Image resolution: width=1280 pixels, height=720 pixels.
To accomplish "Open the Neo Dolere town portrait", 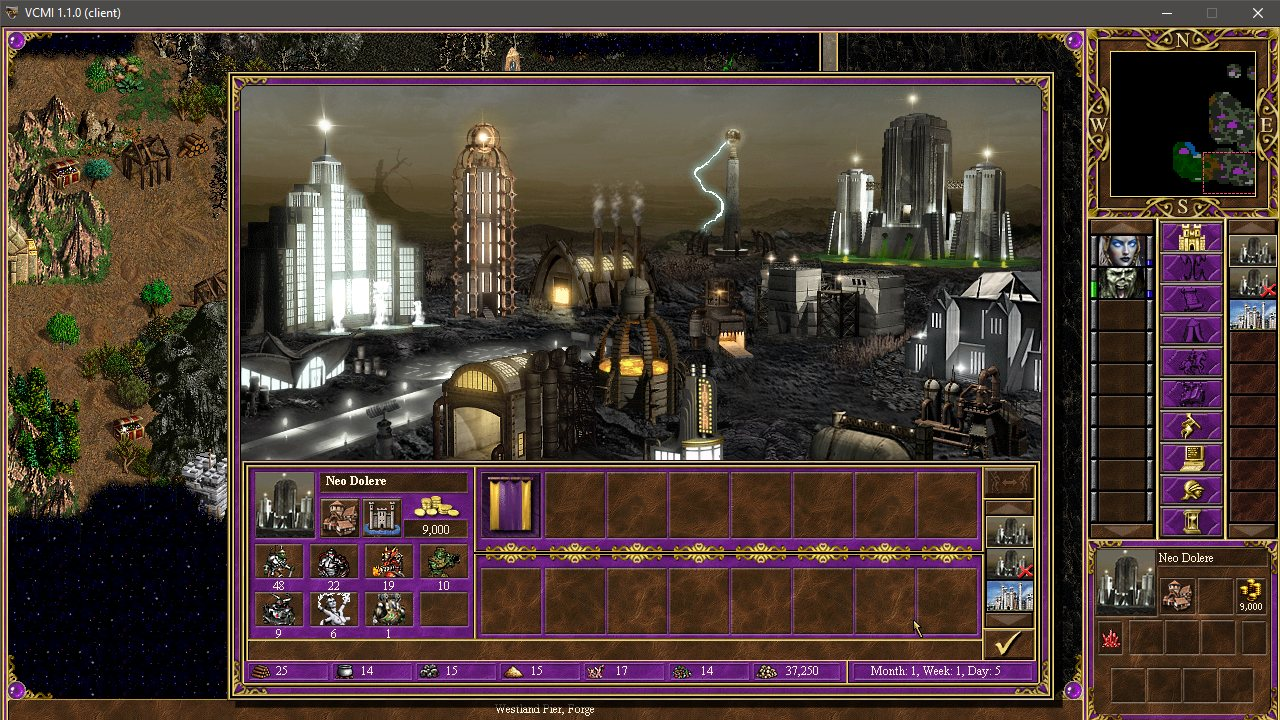I will point(284,503).
